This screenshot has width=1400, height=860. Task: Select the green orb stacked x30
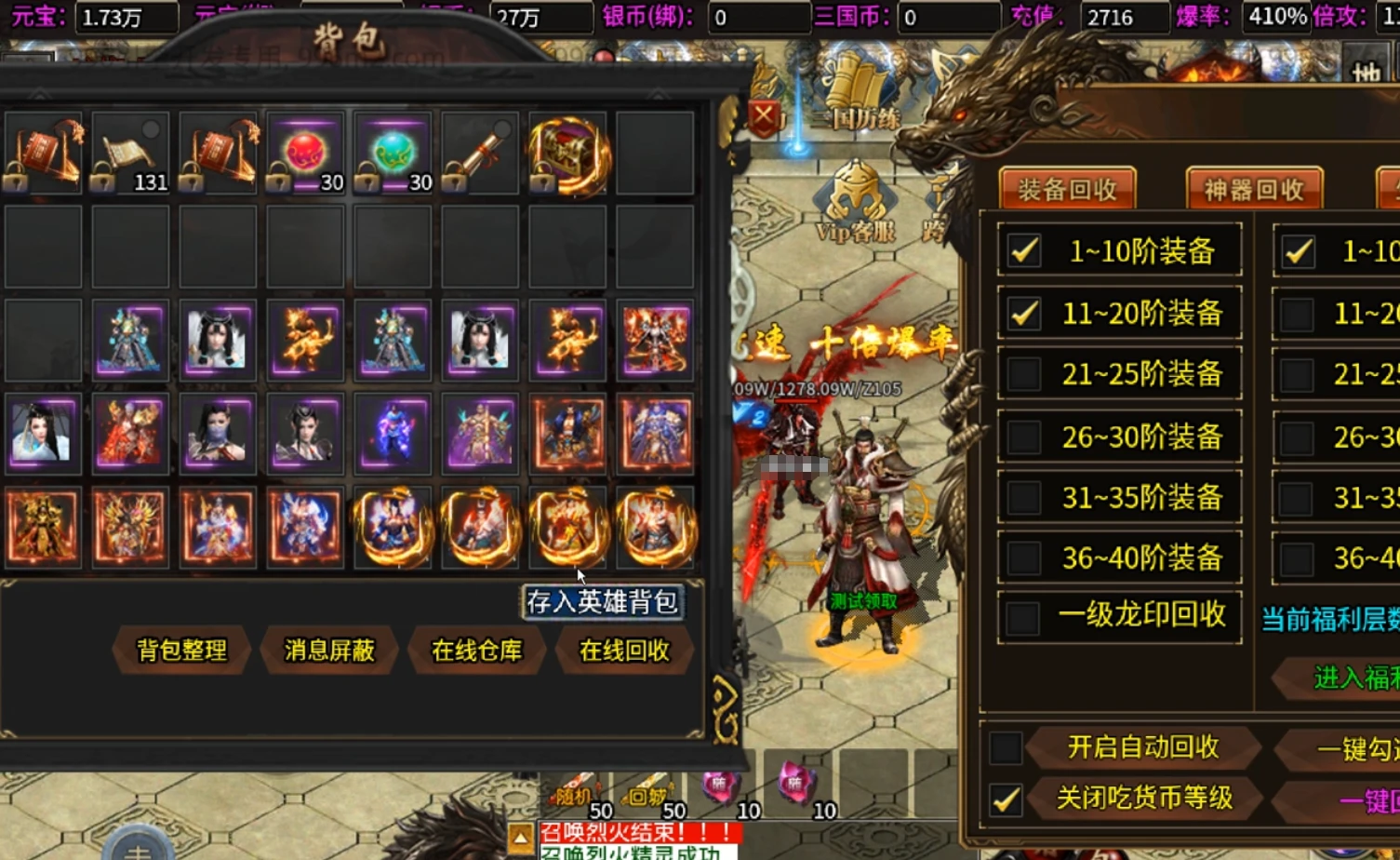393,151
